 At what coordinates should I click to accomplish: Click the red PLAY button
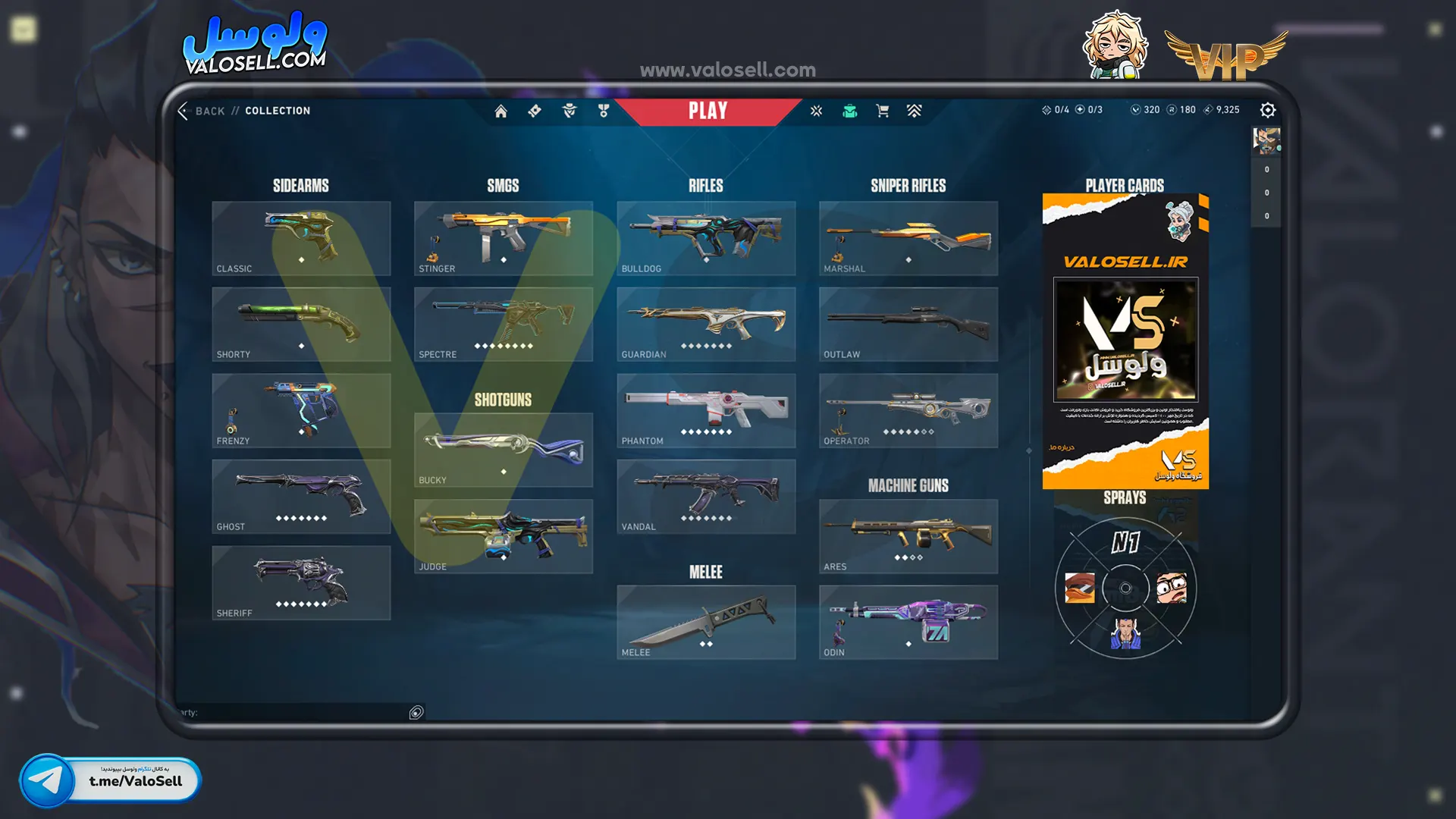coord(708,111)
